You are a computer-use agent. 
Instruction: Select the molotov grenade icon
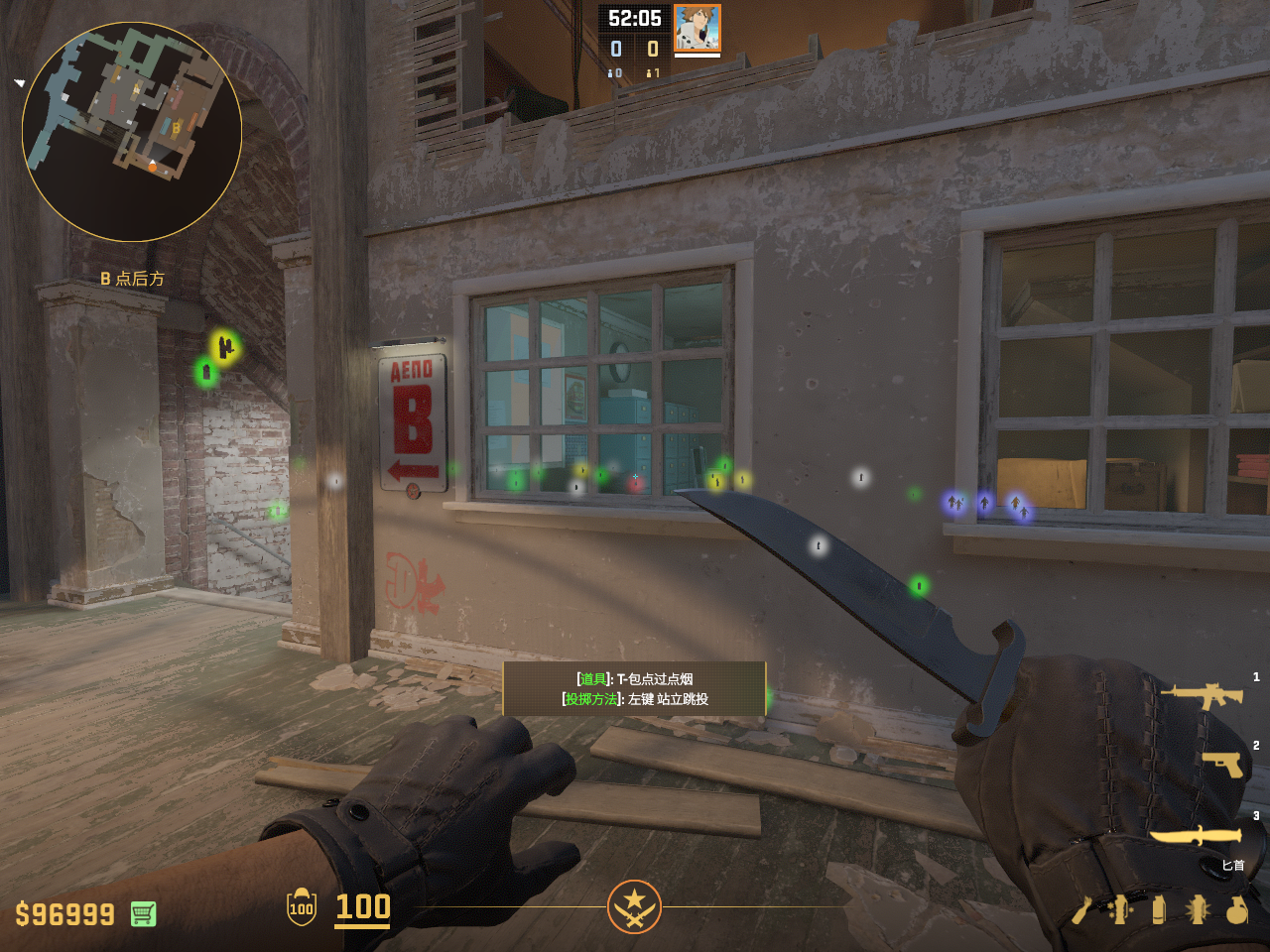click(1081, 909)
